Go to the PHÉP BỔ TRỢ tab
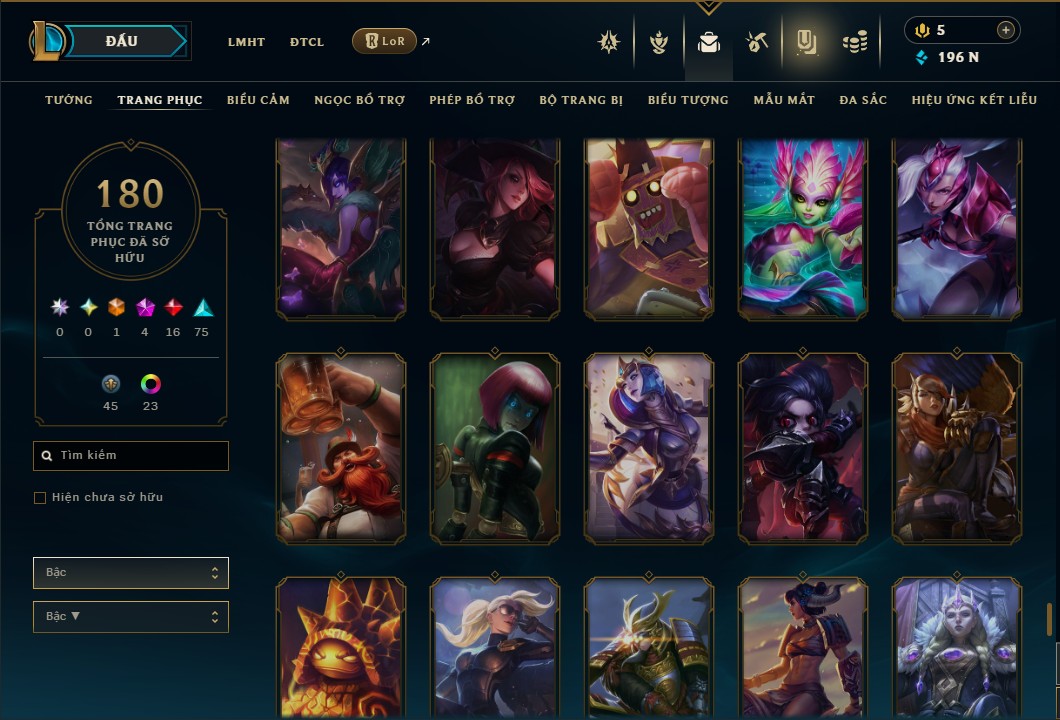This screenshot has height=720, width=1060. (x=472, y=100)
